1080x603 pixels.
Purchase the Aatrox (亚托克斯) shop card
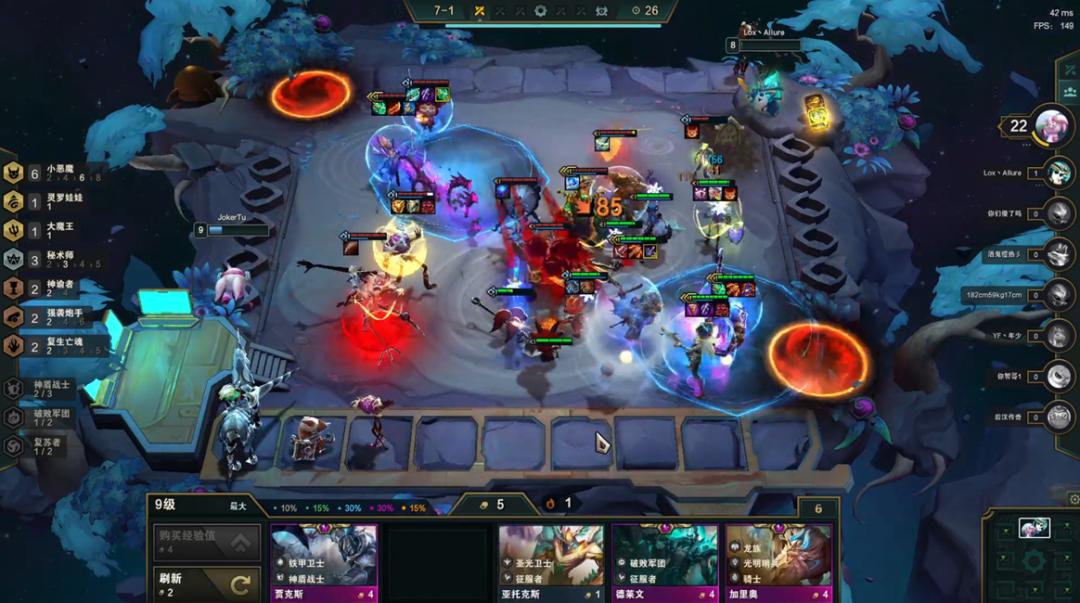pos(551,561)
